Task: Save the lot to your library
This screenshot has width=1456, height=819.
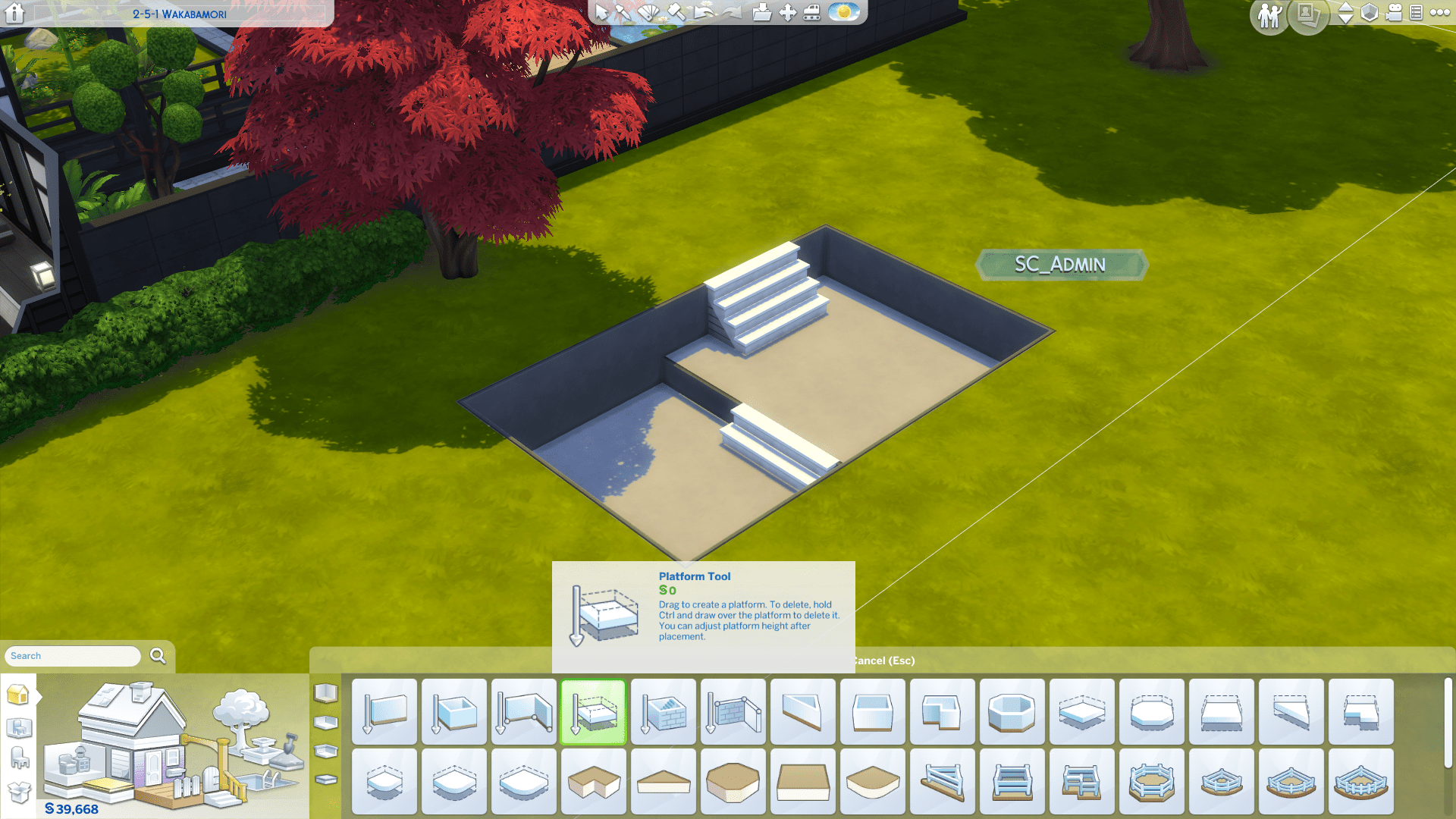Action: tap(762, 13)
